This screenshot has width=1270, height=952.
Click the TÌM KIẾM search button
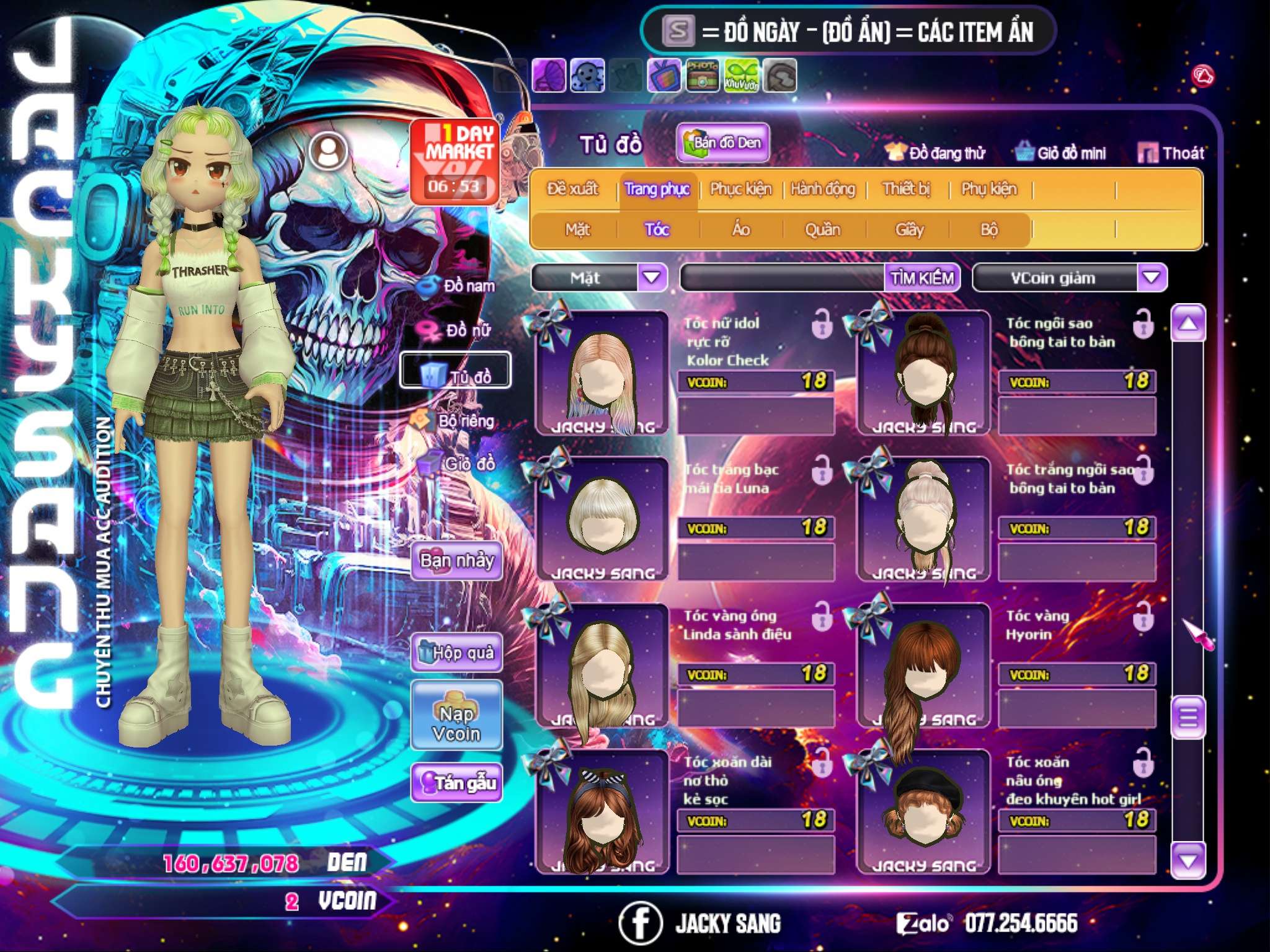(921, 278)
